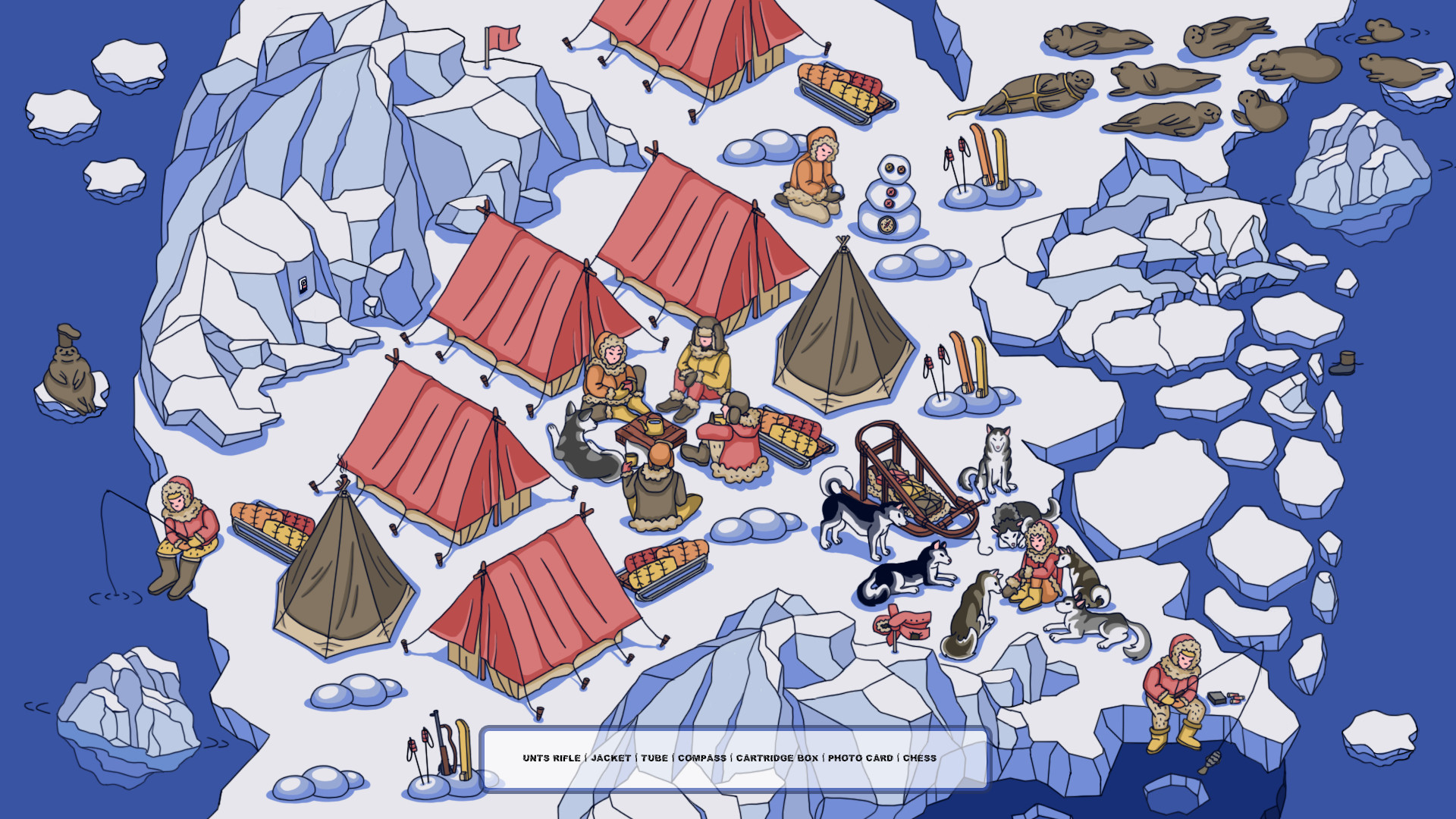Screen dimensions: 1456x819
Task: Select the PHOTO CARD label in the bottom bar
Action: pyautogui.click(x=860, y=757)
